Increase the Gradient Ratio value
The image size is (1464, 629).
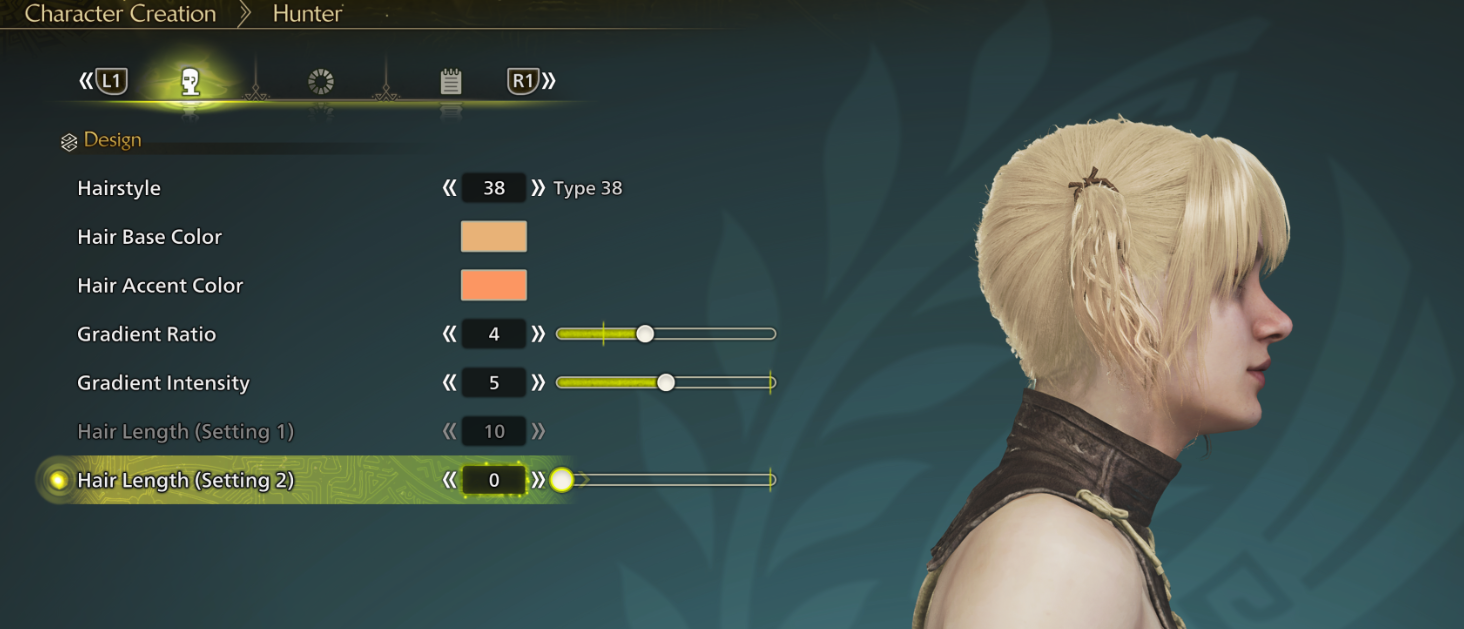coord(538,334)
